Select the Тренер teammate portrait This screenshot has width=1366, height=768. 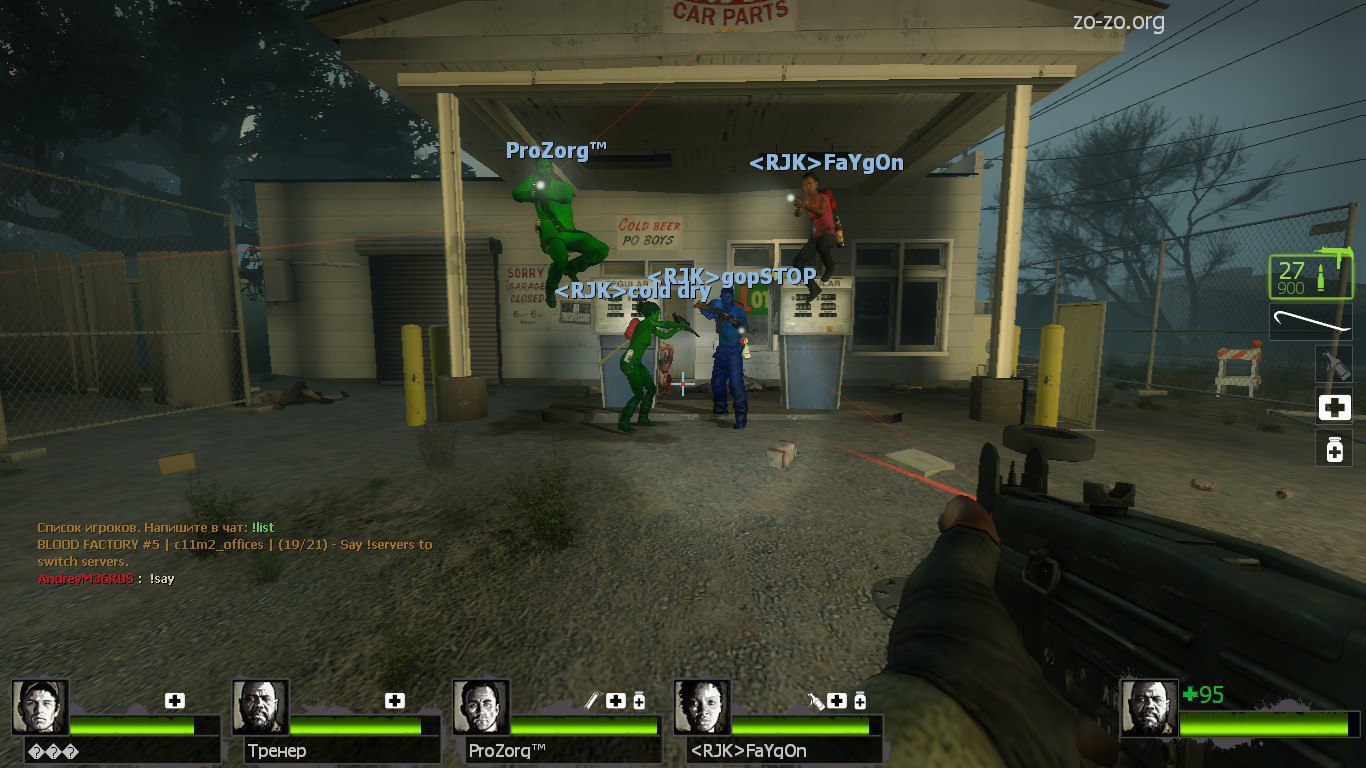(261, 707)
